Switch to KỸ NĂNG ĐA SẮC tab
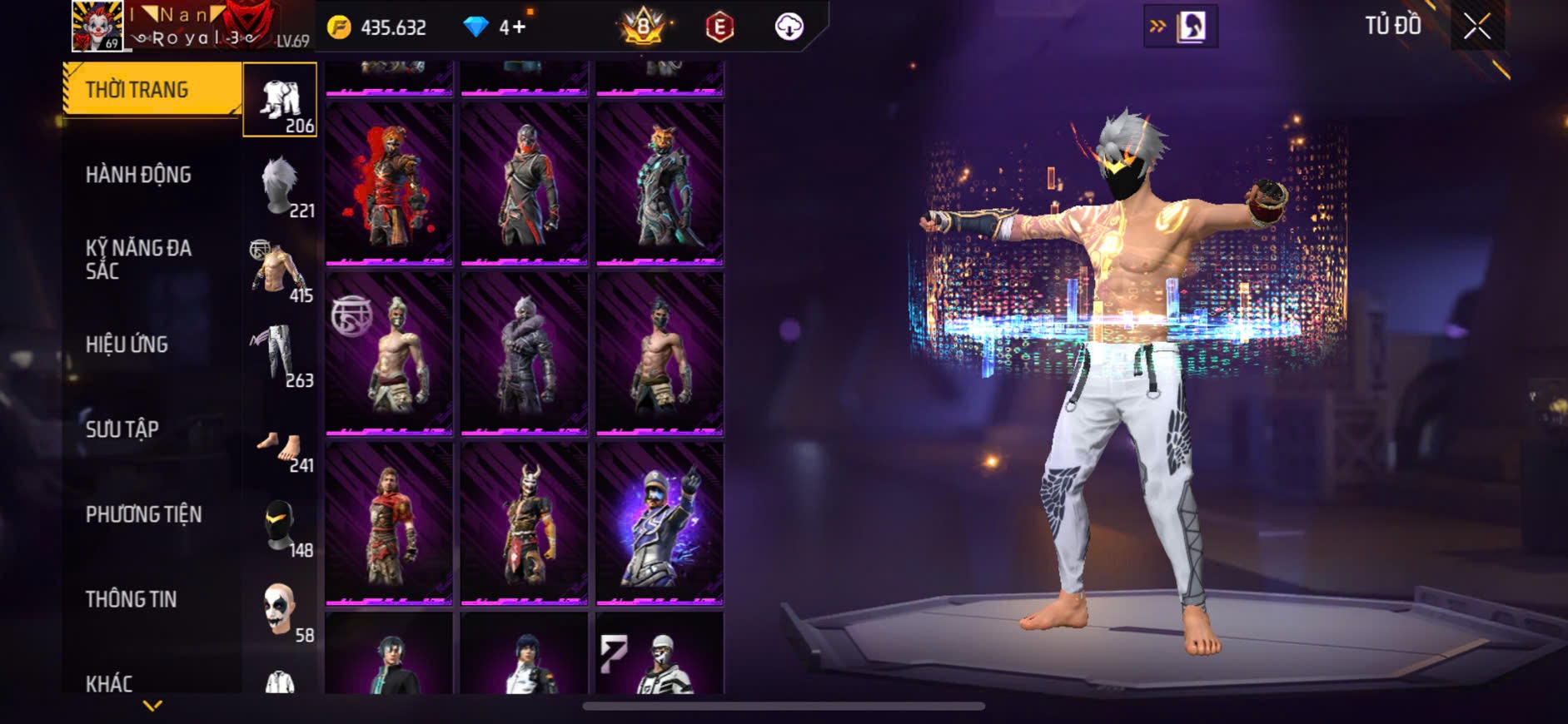 pos(139,259)
